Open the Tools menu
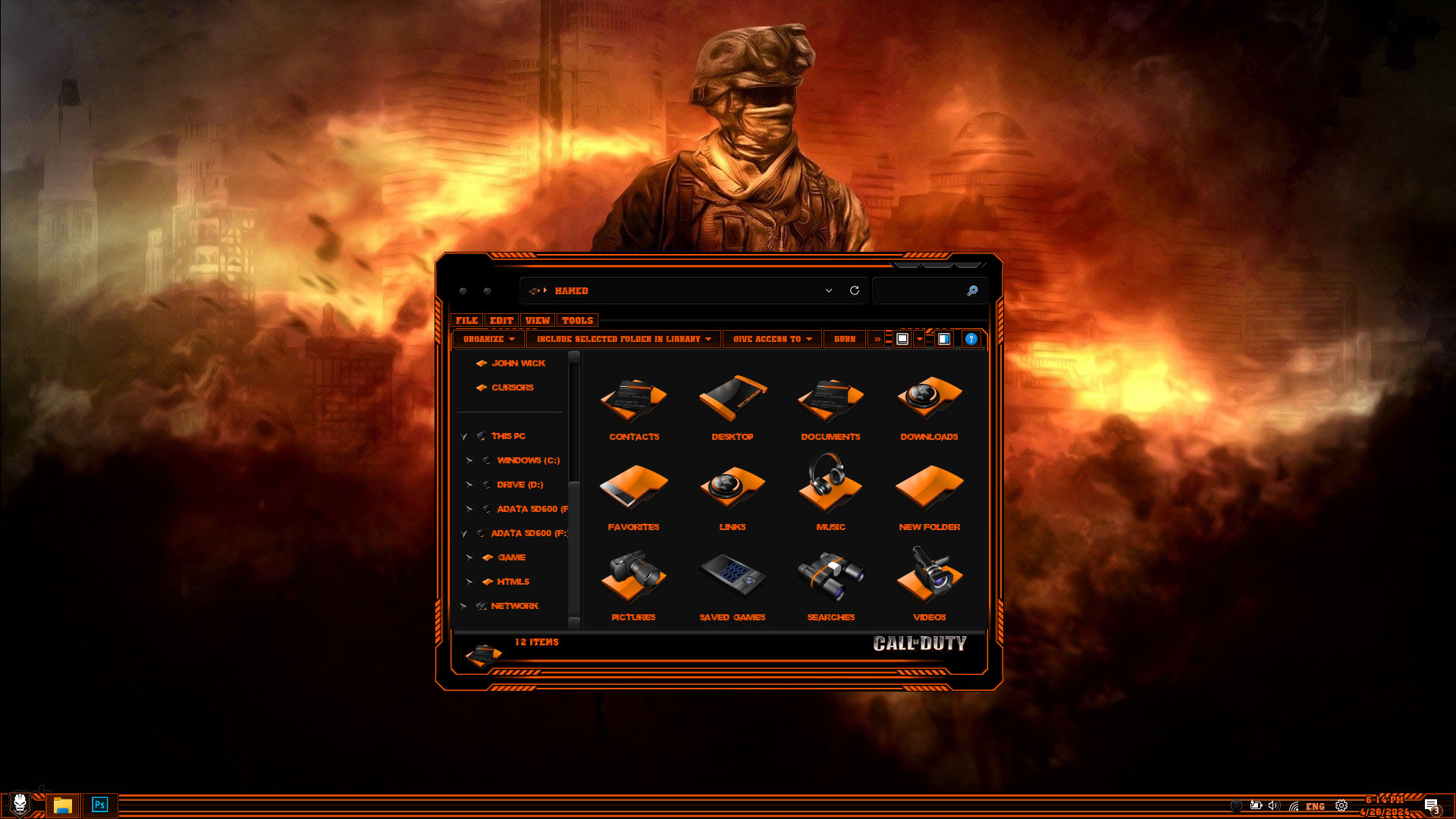 point(577,321)
